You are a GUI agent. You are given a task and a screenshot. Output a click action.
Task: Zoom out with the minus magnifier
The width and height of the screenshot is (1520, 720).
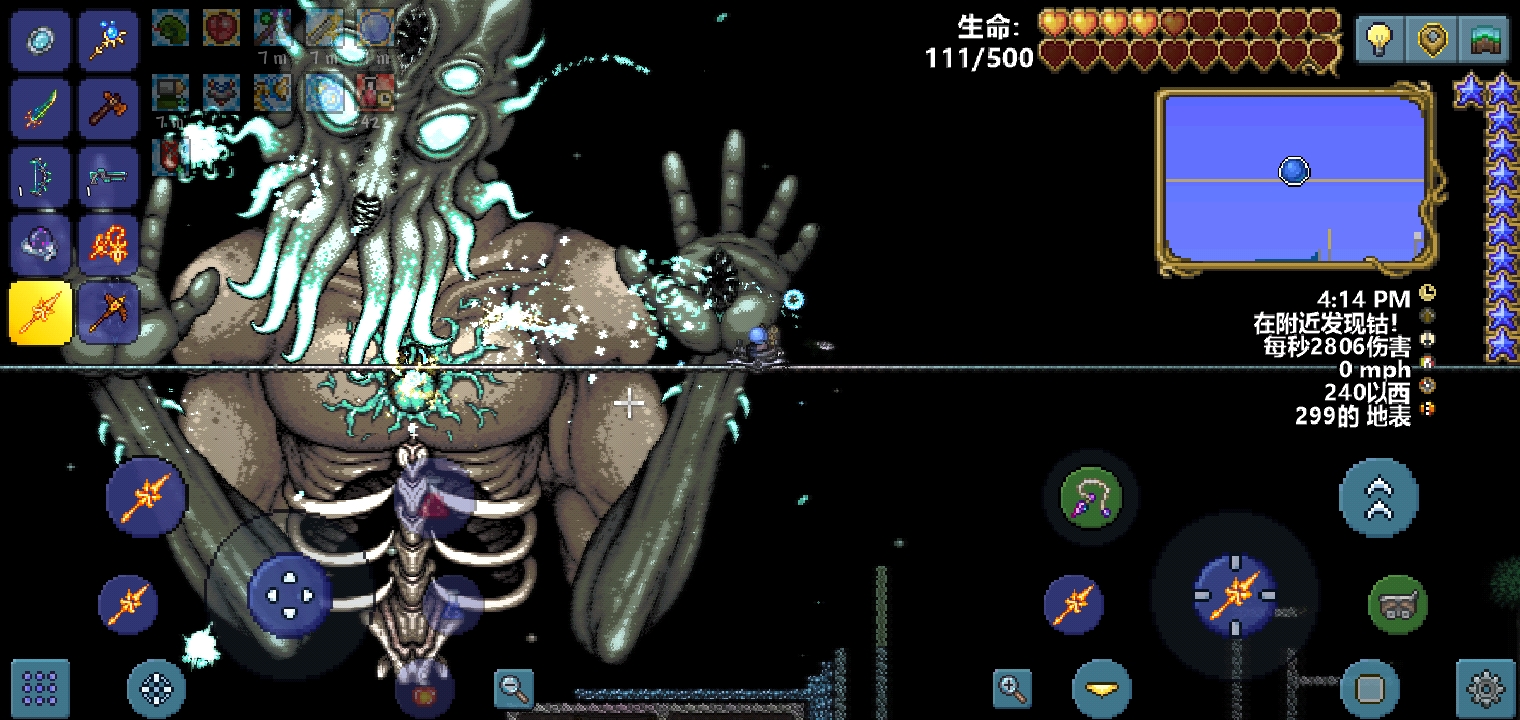pos(515,687)
